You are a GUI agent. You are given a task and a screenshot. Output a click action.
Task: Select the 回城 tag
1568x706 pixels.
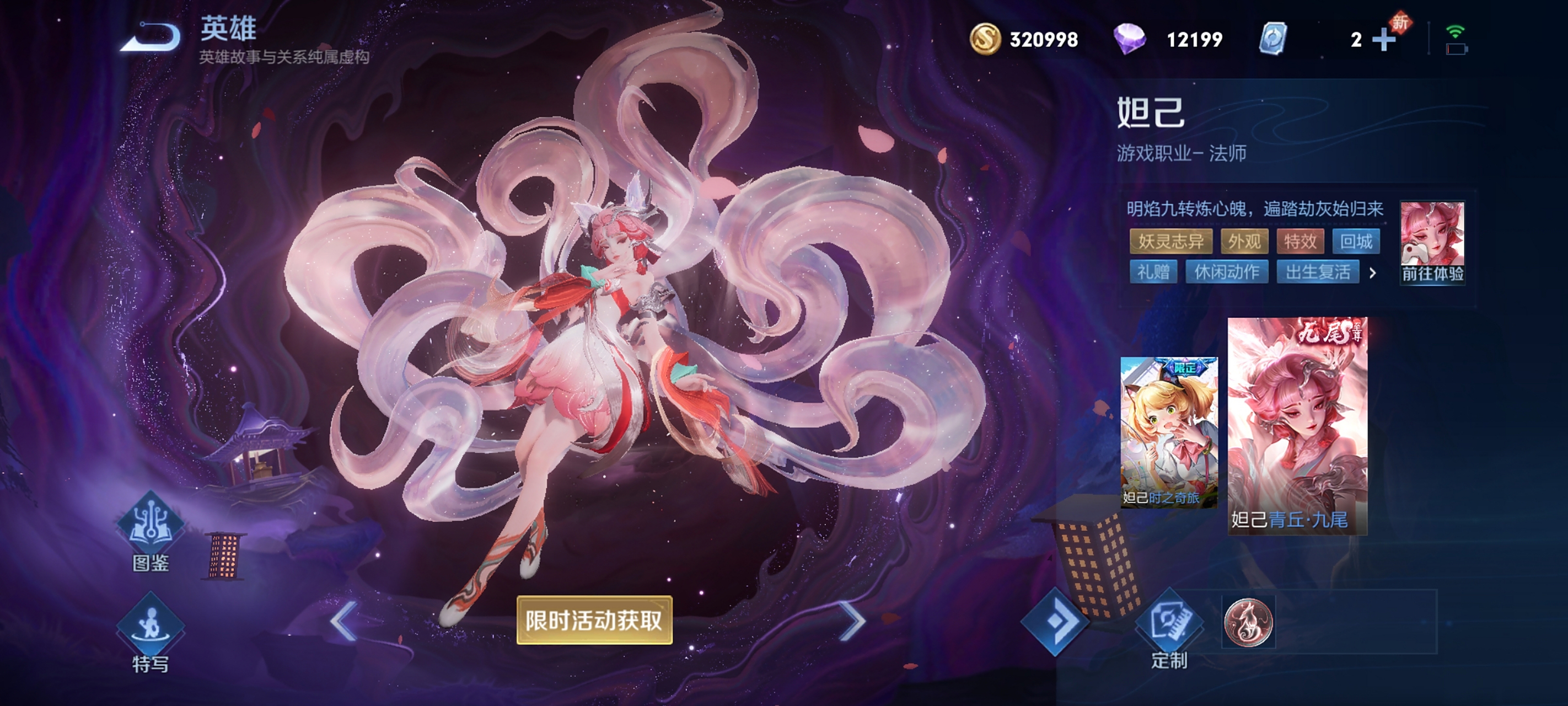click(1356, 241)
